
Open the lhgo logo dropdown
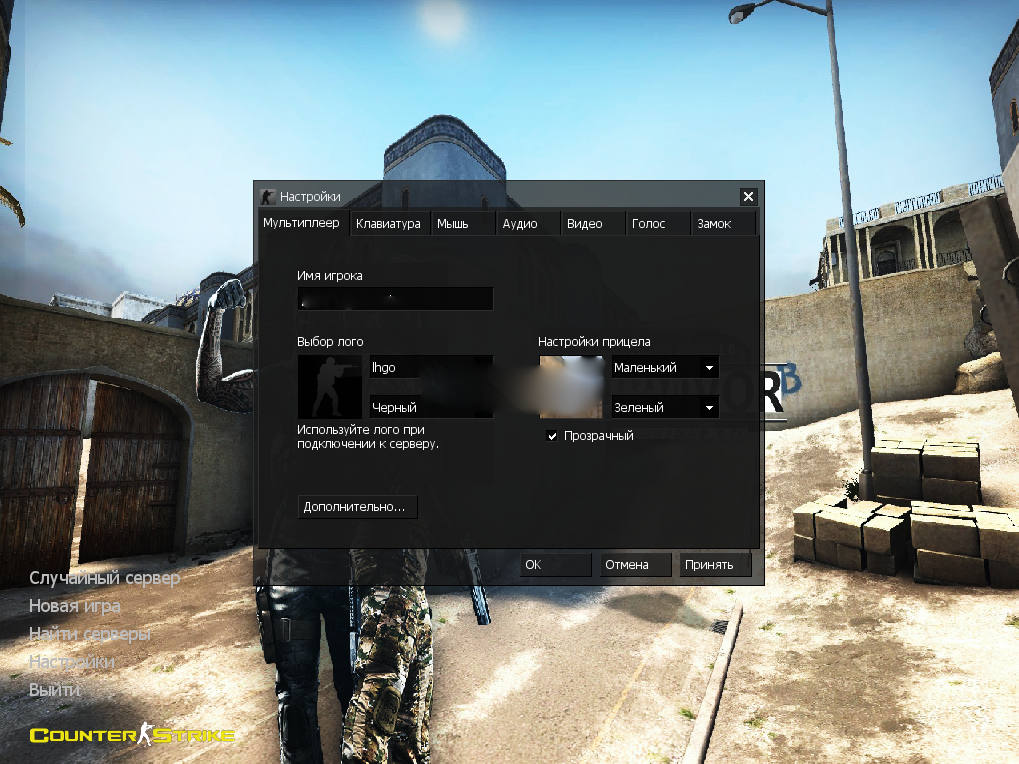point(431,368)
